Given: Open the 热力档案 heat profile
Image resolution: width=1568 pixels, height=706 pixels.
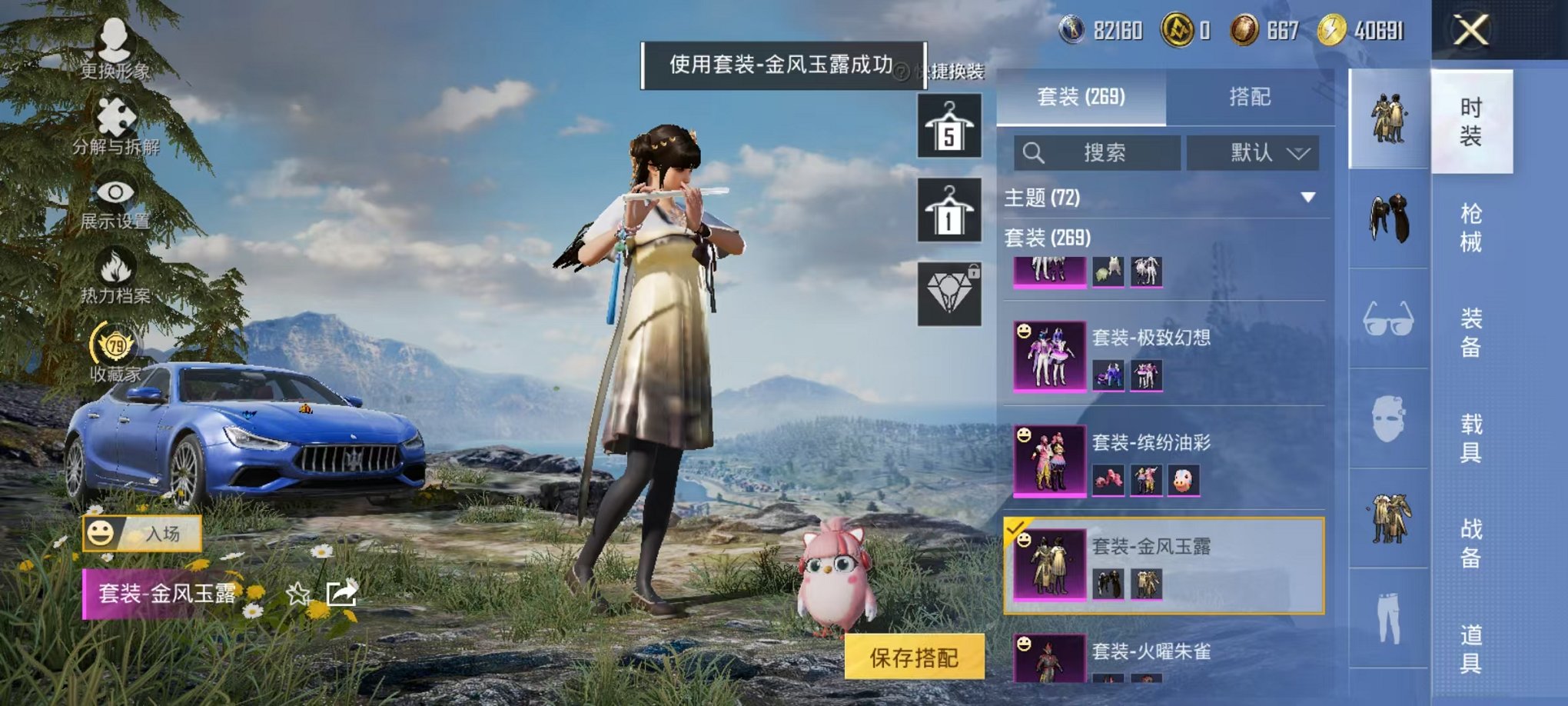Looking at the screenshot, I should tap(115, 265).
